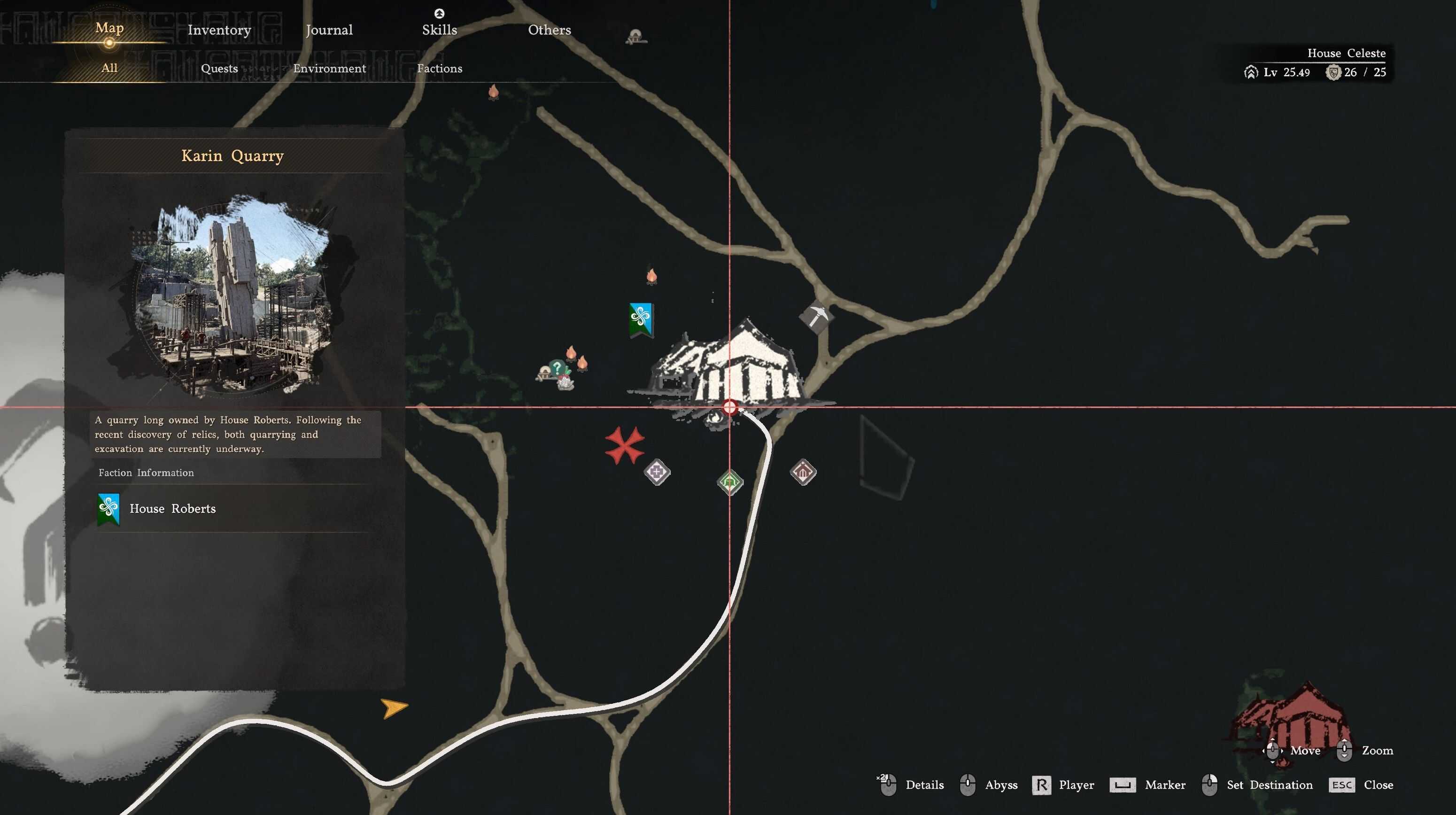
Task: Click the Map tab
Action: [109, 28]
